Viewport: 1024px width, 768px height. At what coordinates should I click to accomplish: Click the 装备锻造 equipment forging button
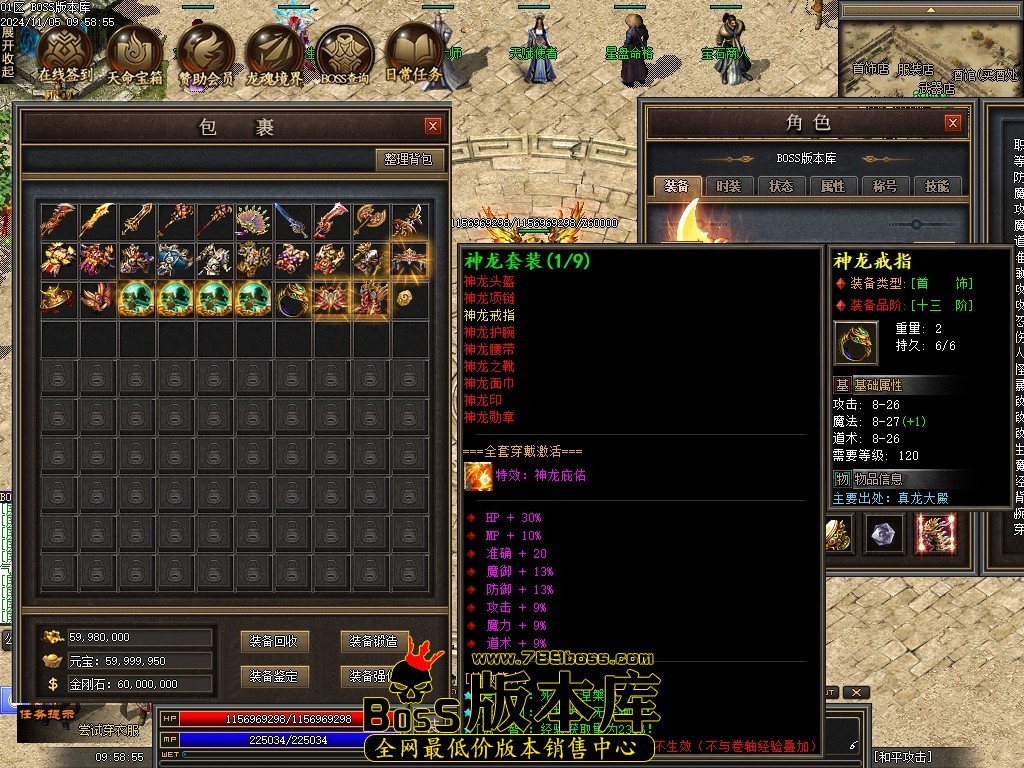pos(372,642)
